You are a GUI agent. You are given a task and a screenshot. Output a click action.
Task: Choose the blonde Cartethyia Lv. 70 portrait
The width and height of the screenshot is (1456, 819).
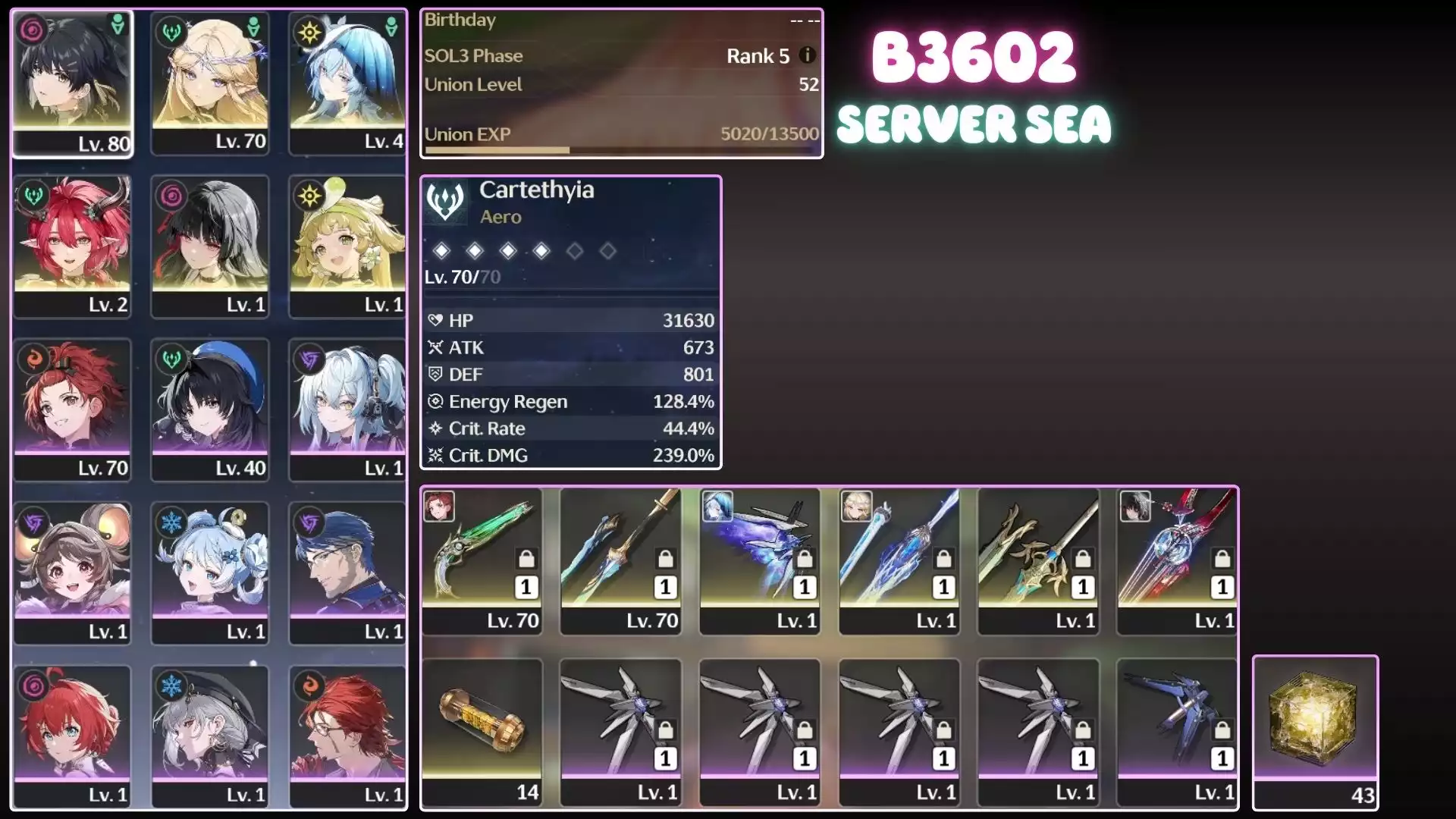click(x=210, y=83)
